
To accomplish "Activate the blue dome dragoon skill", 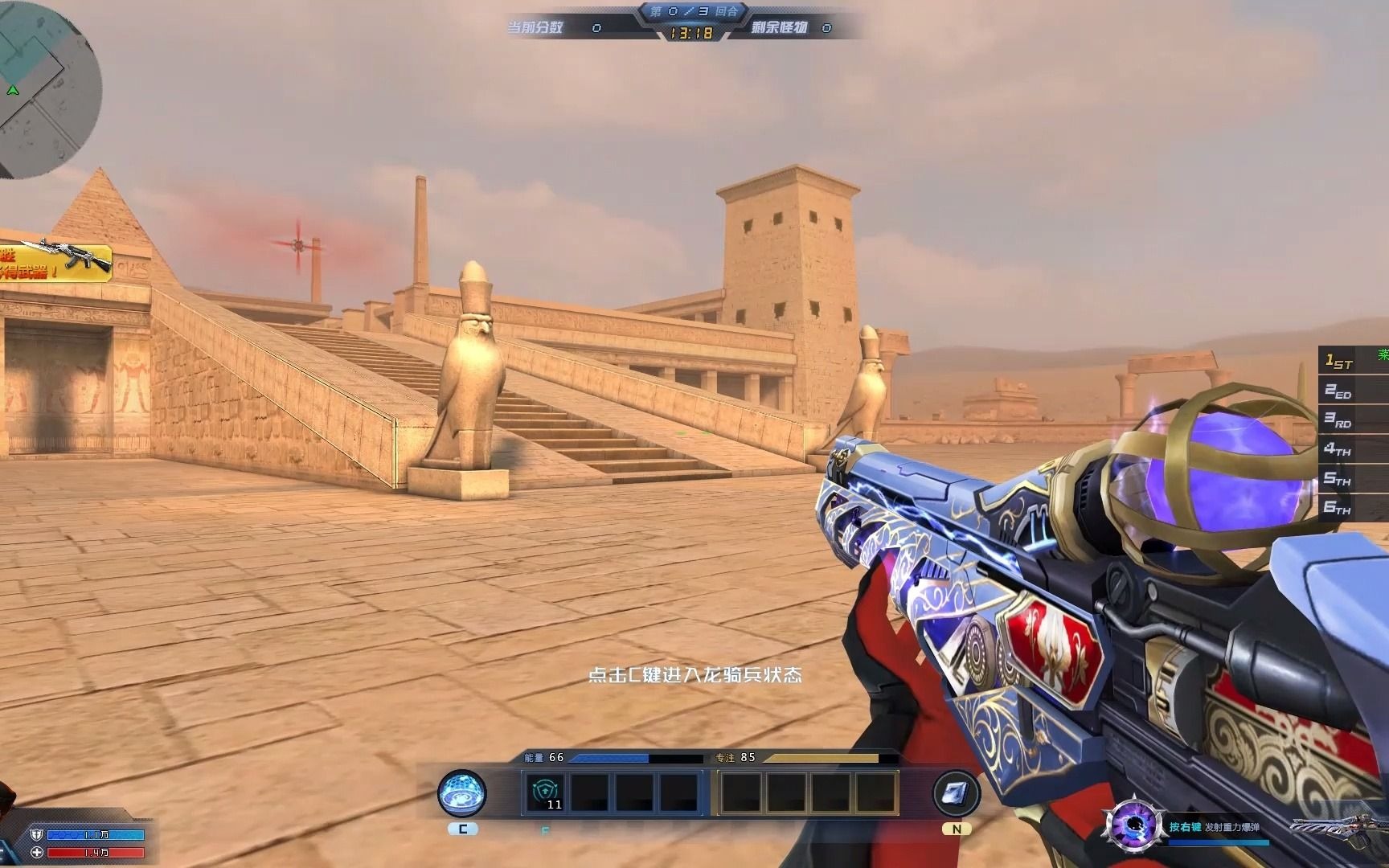I will pyautogui.click(x=461, y=793).
